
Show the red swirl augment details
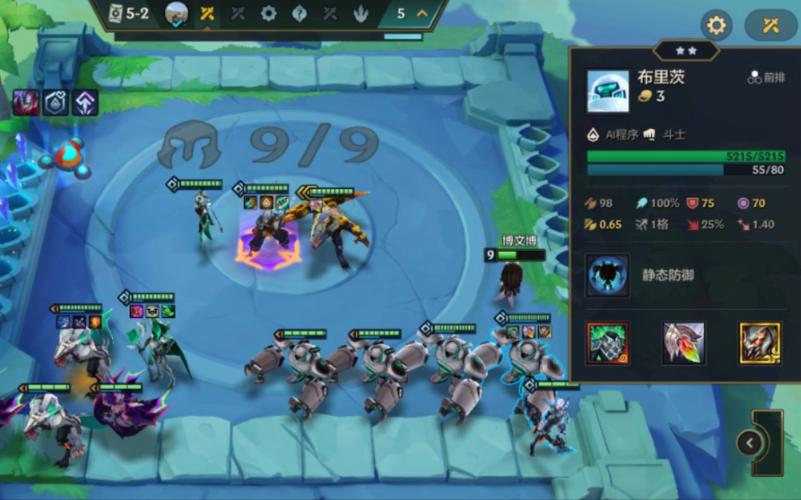click(x=25, y=101)
